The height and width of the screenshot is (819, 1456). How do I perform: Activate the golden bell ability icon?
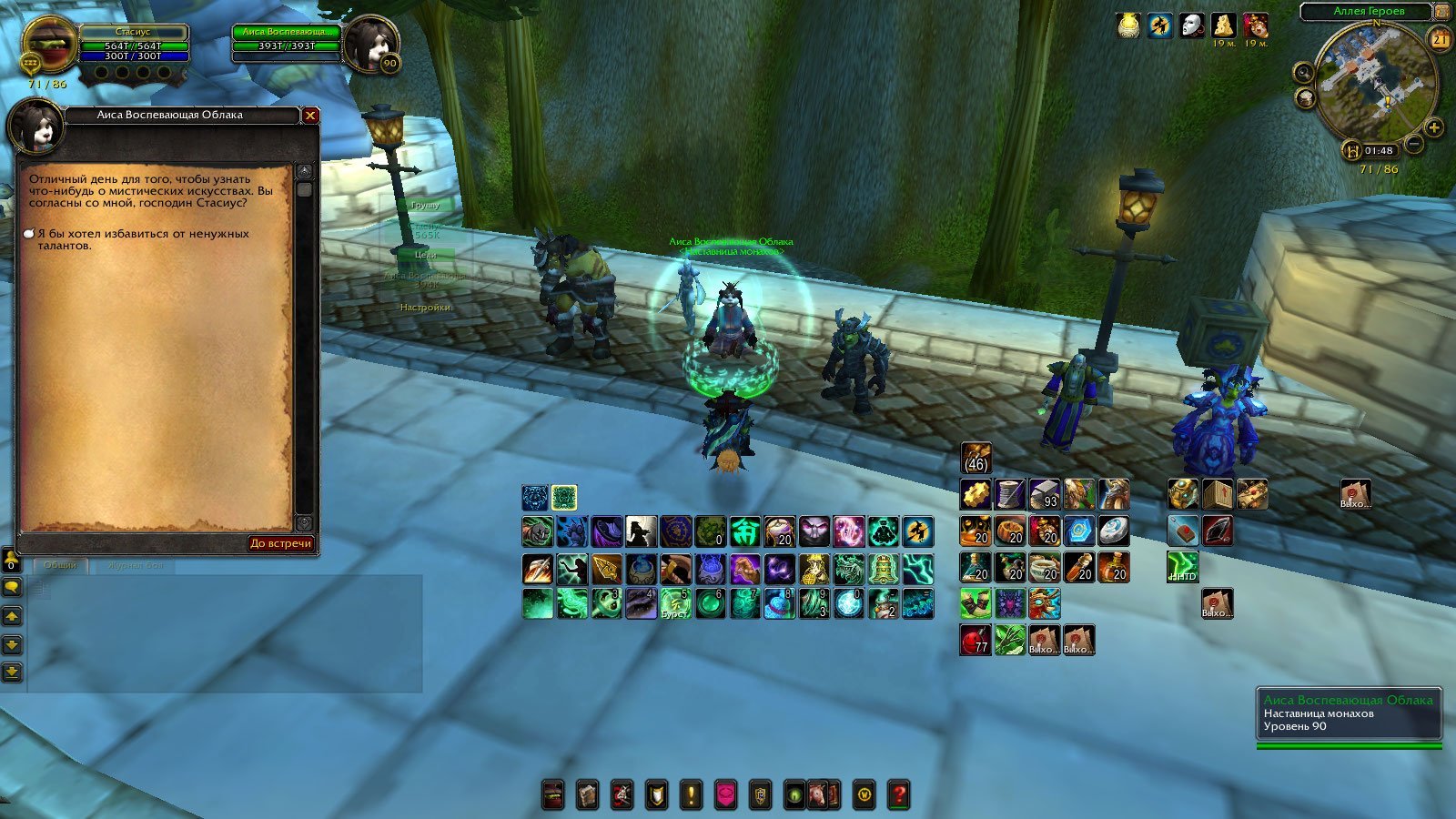pos(882,569)
